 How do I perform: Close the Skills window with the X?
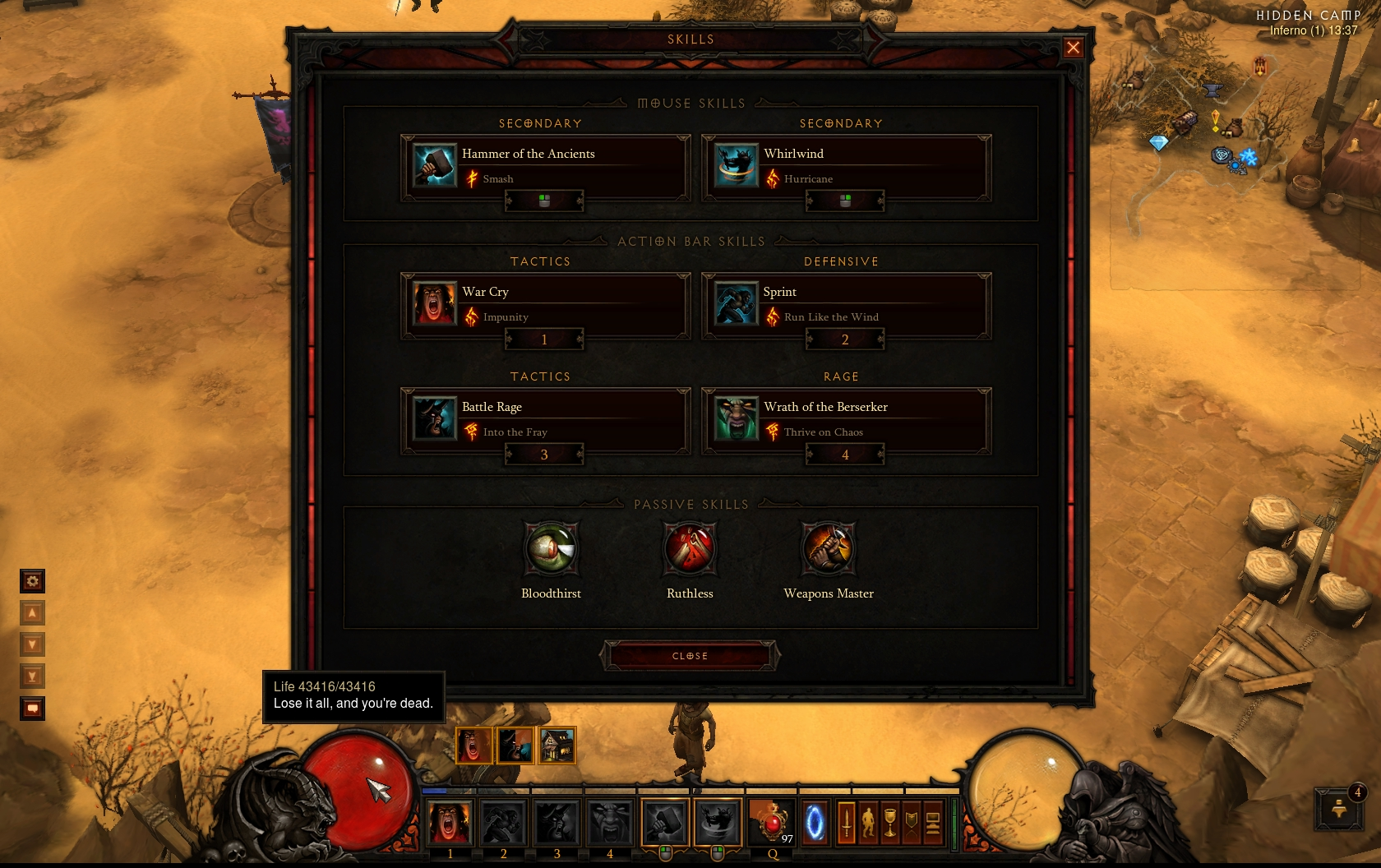(x=1073, y=48)
